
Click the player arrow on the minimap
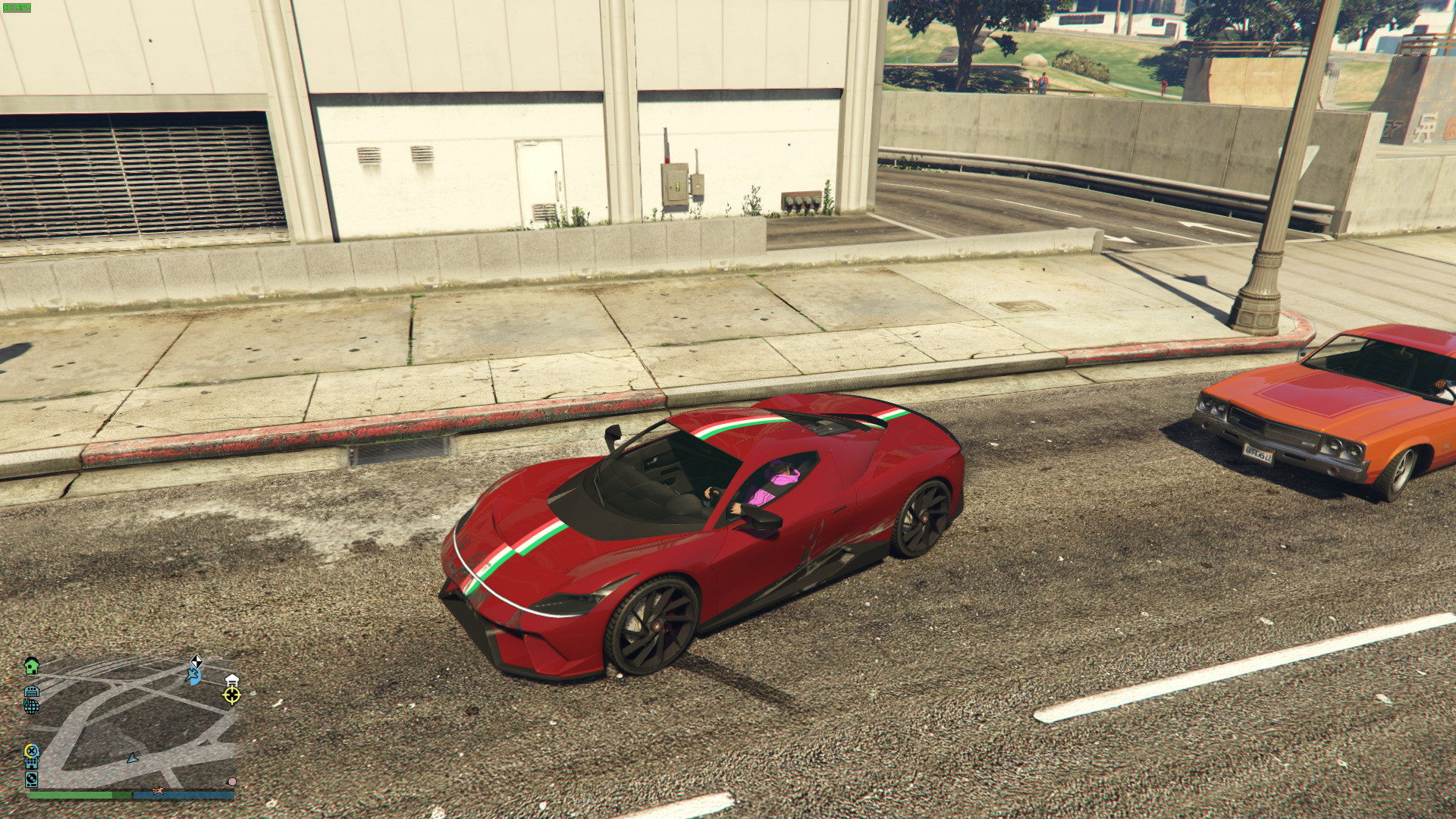pos(133,758)
